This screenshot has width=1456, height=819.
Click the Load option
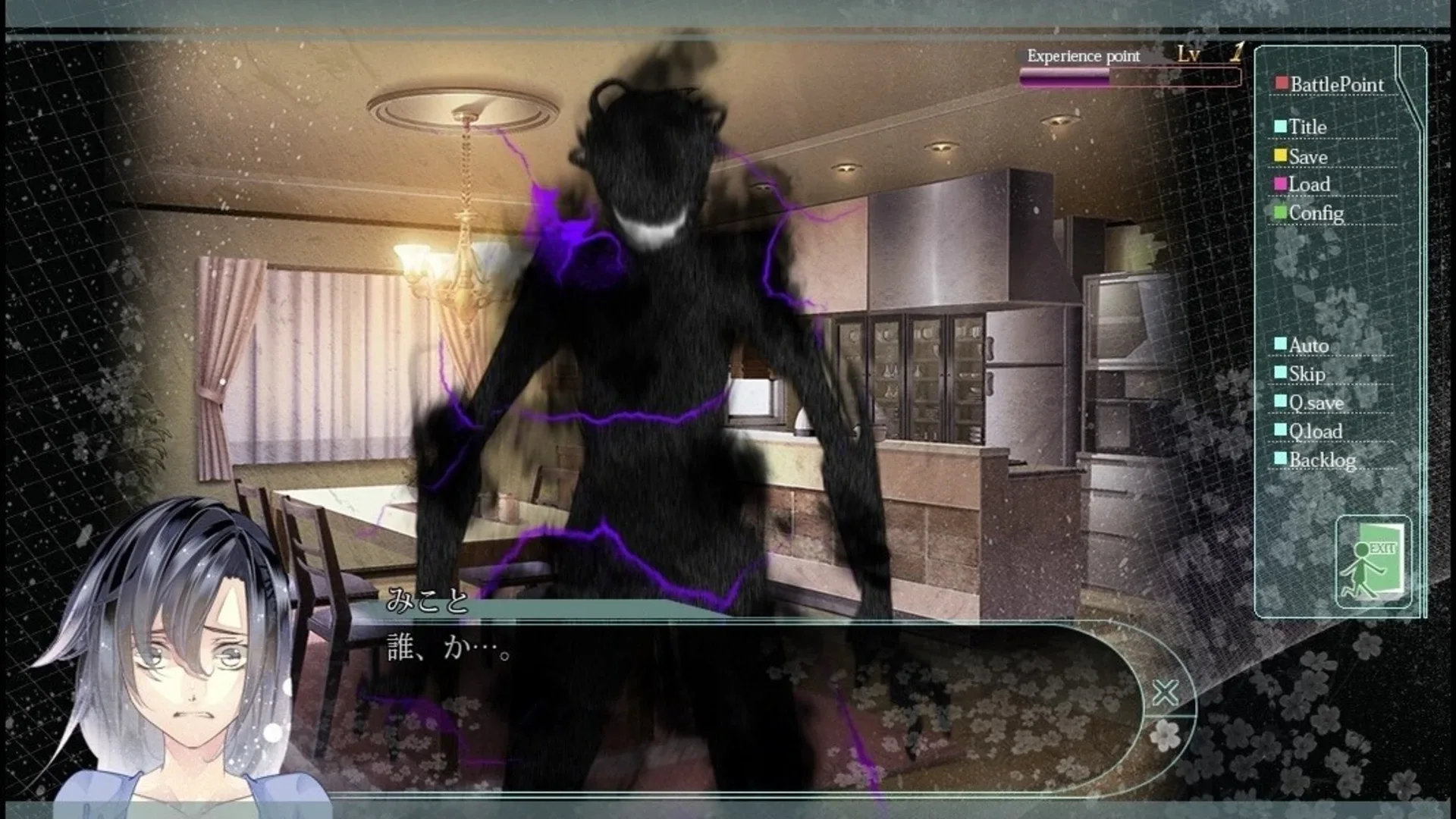1309,184
